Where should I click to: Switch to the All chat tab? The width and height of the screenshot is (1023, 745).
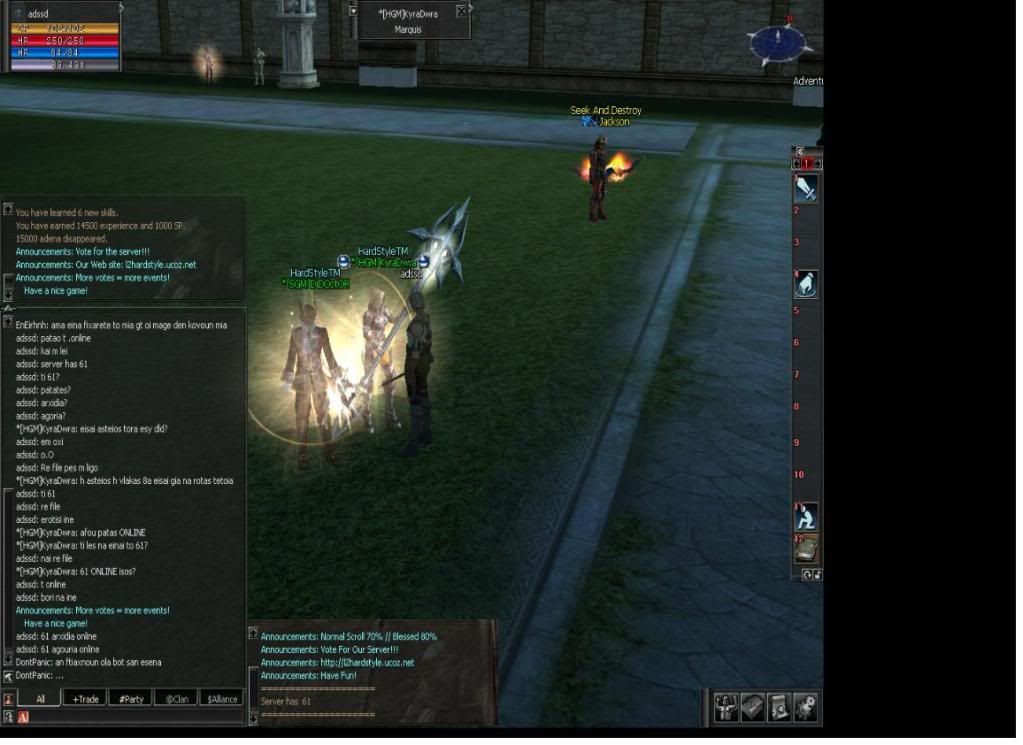coord(41,699)
